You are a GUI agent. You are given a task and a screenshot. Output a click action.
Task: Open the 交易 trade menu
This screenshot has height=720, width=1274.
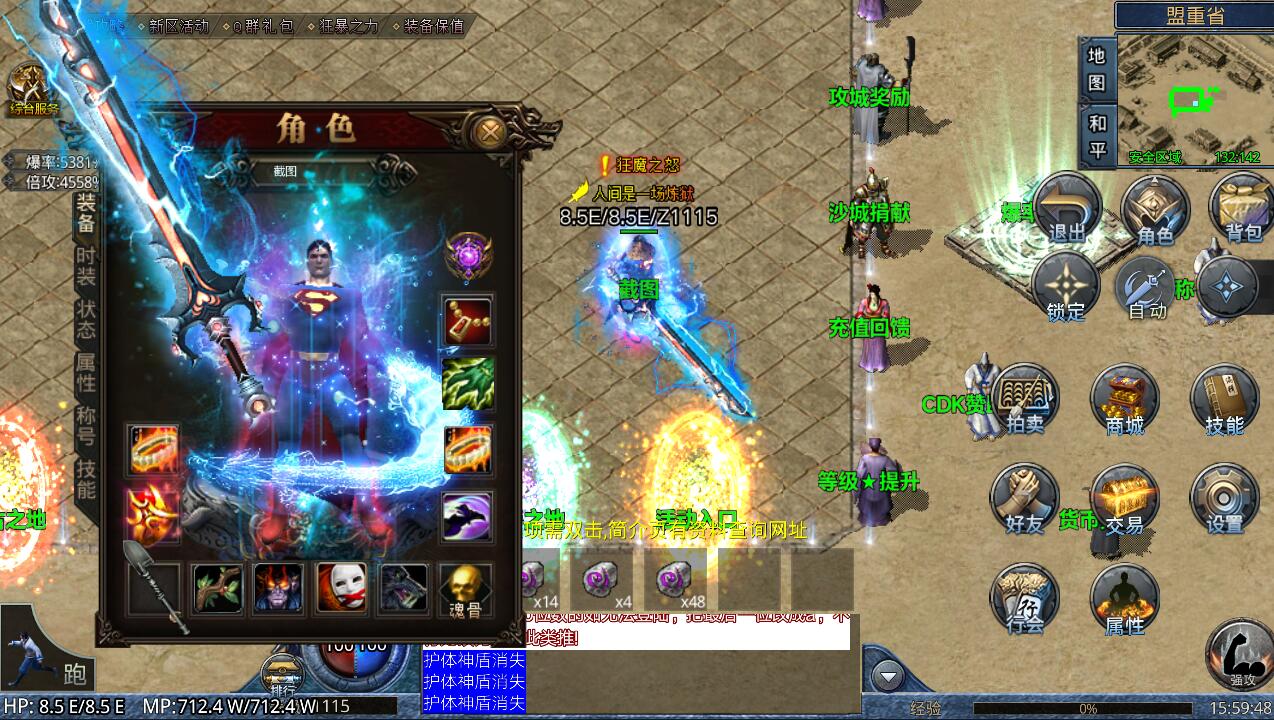pyautogui.click(x=1124, y=498)
